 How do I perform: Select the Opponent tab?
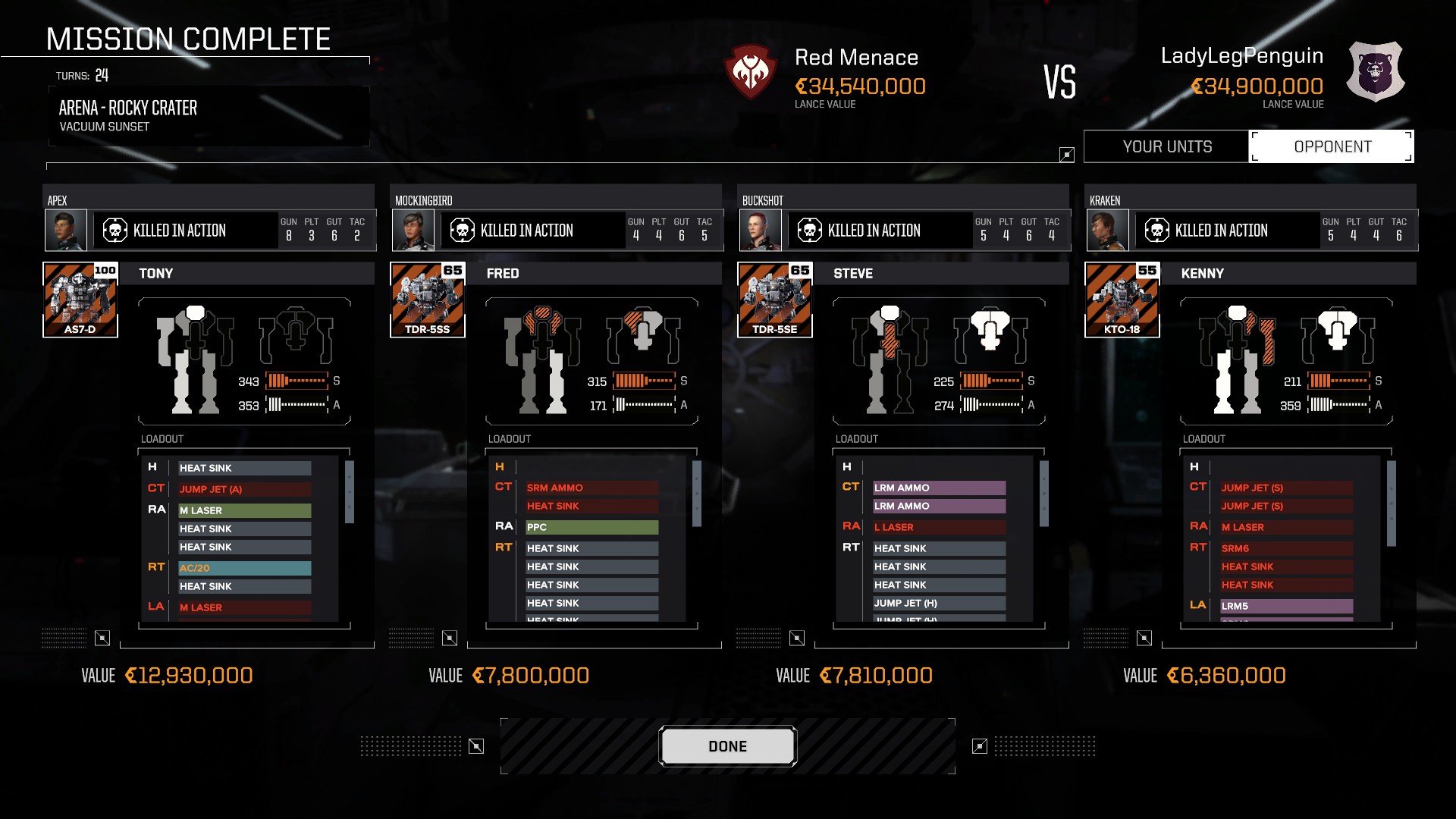coord(1332,146)
